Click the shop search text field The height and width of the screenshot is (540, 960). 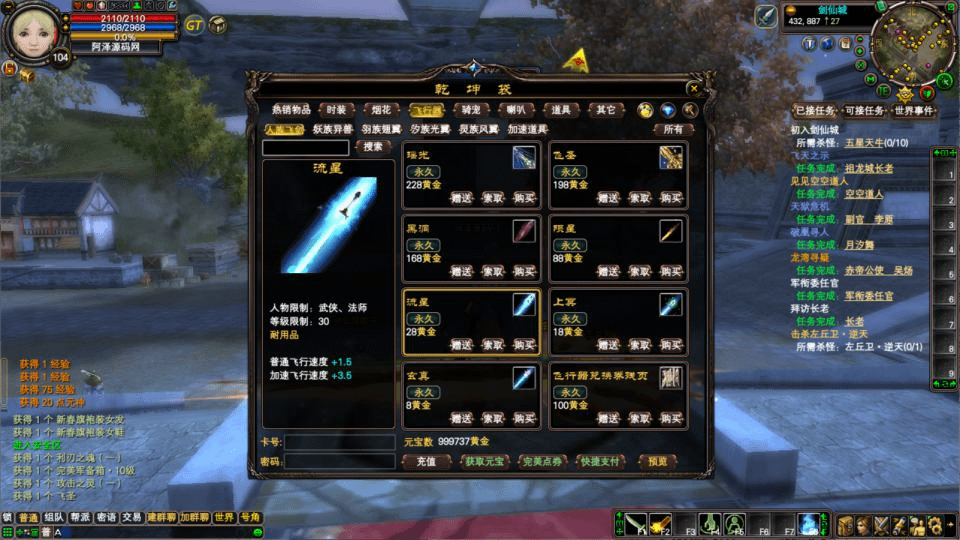(305, 147)
